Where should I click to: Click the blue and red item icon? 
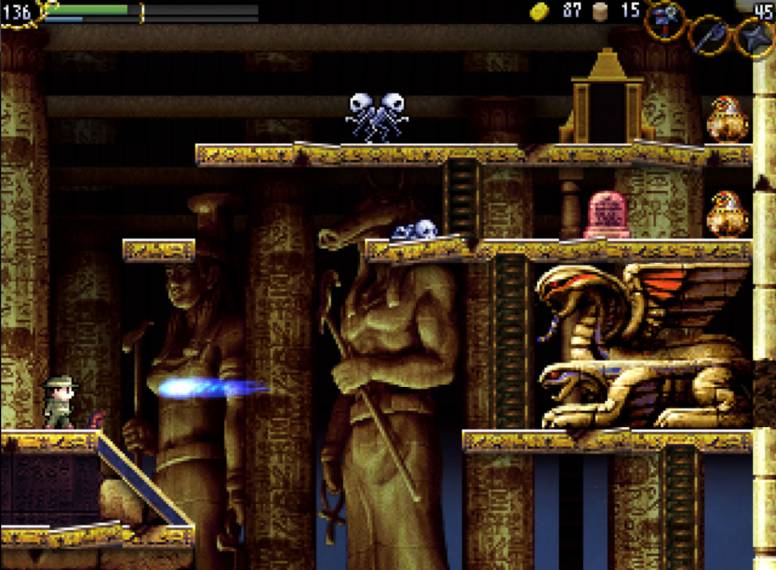664,18
